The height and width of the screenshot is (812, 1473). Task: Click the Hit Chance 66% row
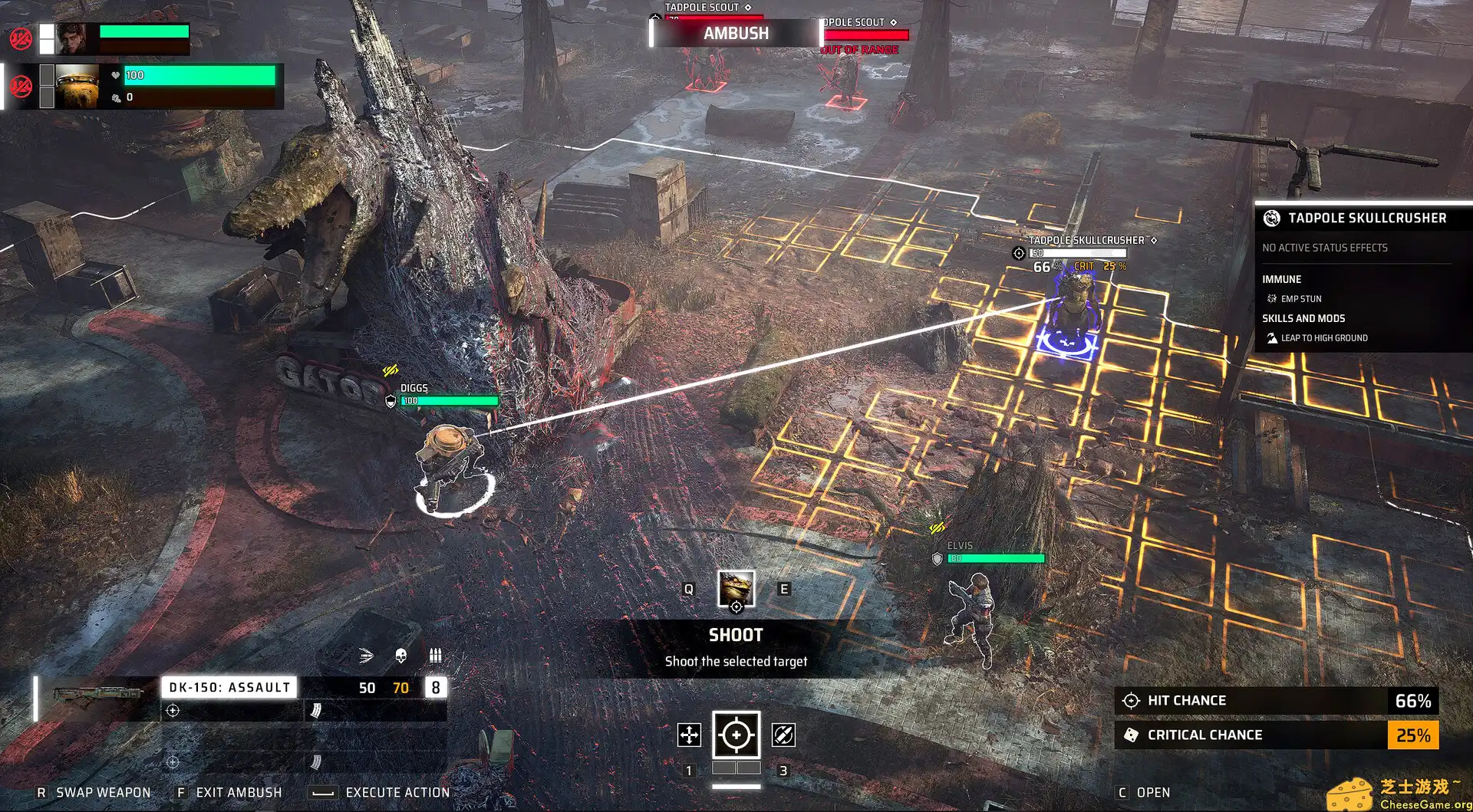[1275, 701]
